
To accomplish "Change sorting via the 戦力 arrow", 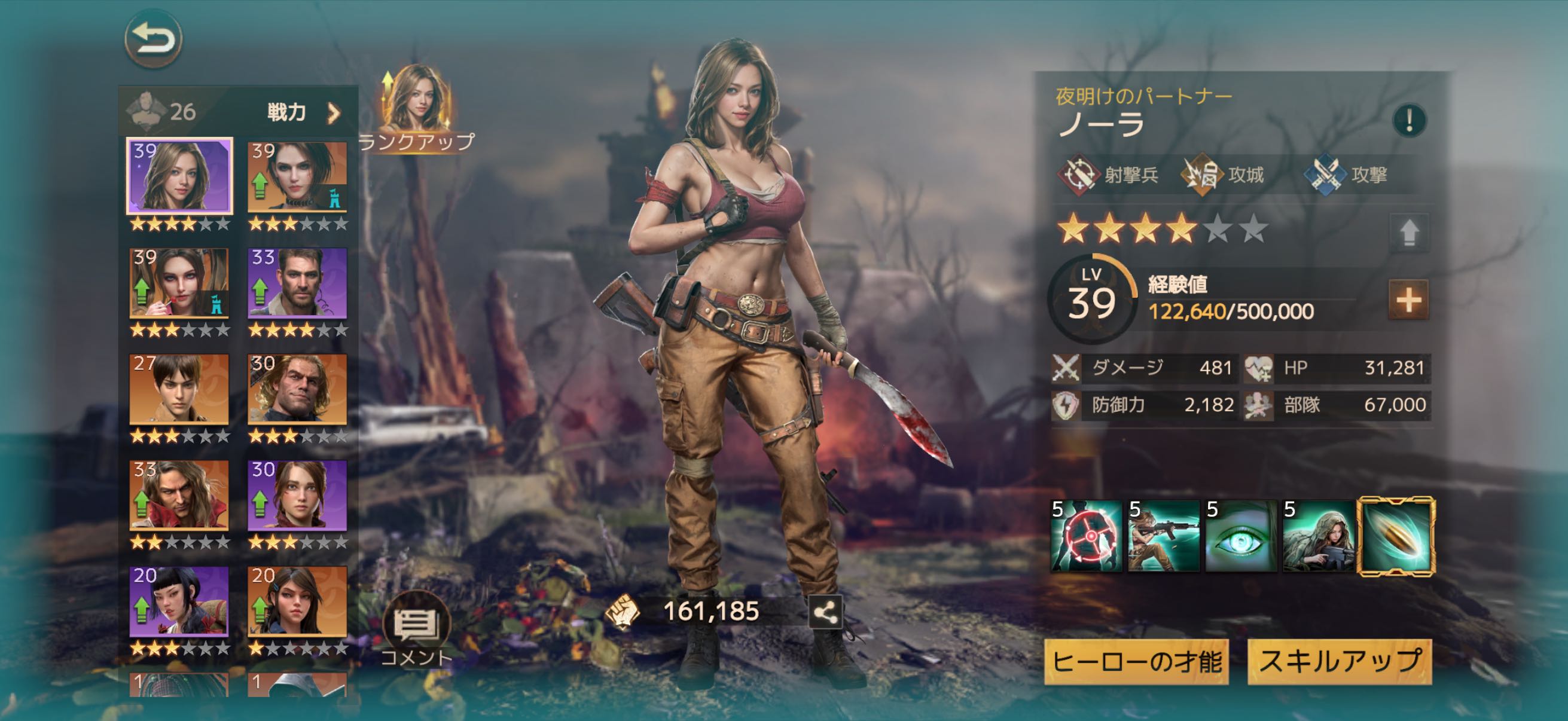I will pyautogui.click(x=333, y=113).
